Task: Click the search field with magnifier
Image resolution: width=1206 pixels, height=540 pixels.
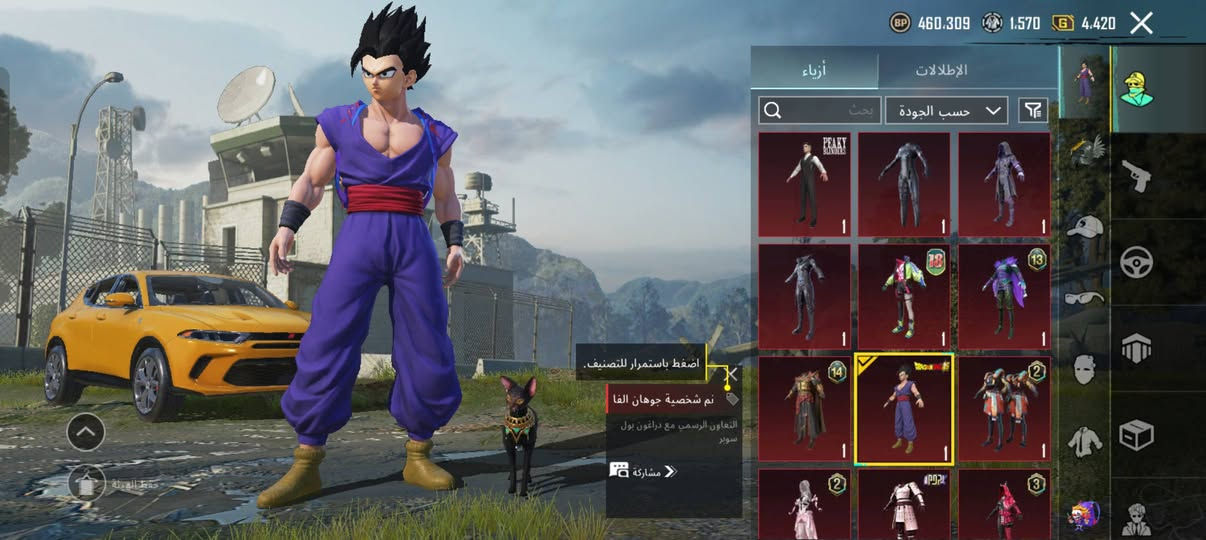Action: 818,110
